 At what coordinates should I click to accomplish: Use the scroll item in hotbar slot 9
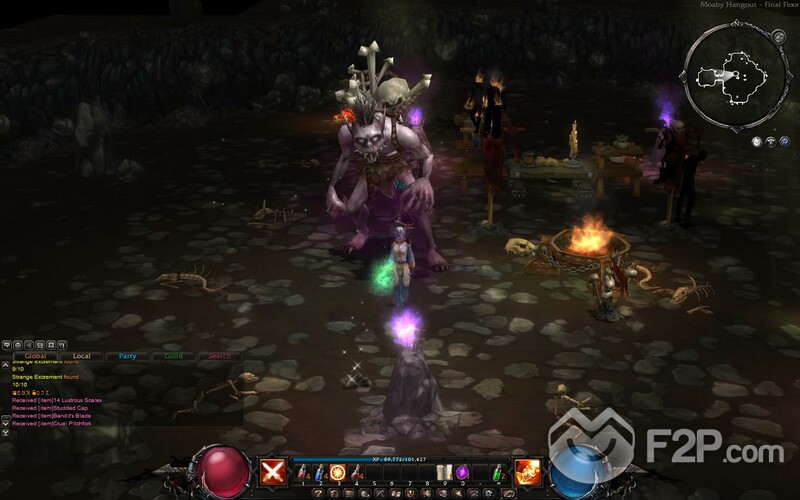tap(446, 473)
